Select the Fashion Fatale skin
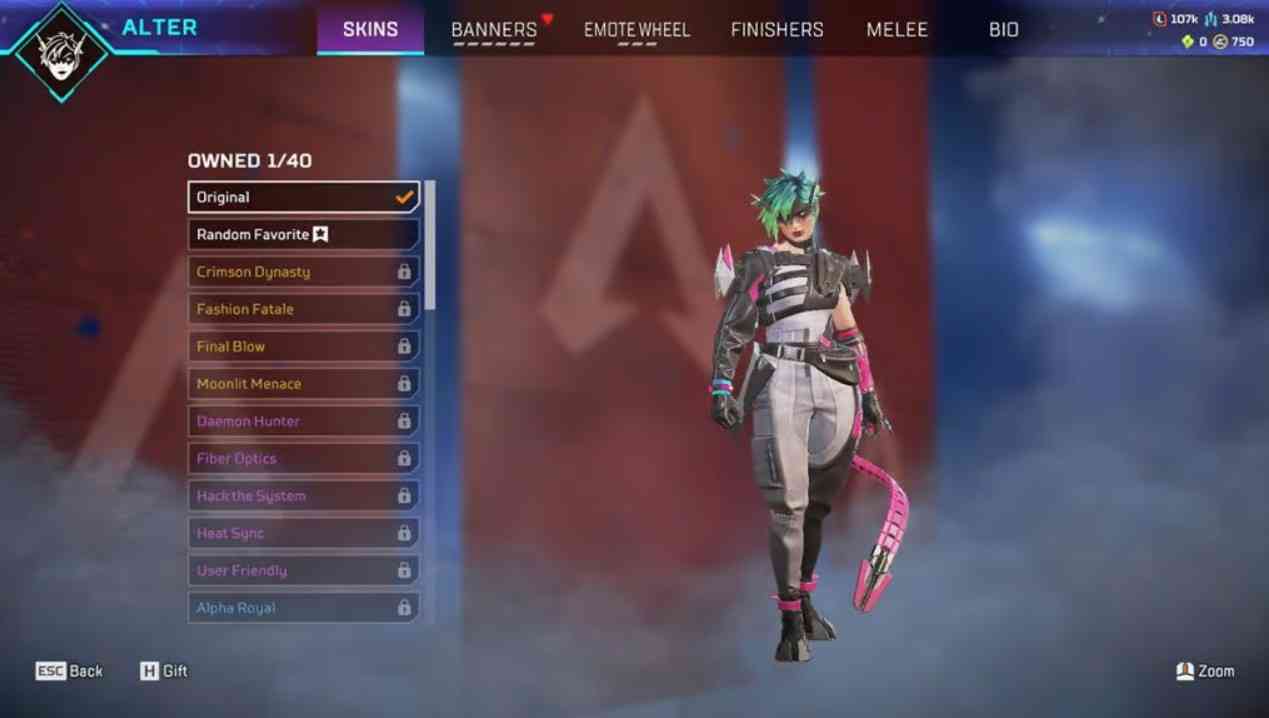Screen dimensions: 1269x718 coord(303,309)
